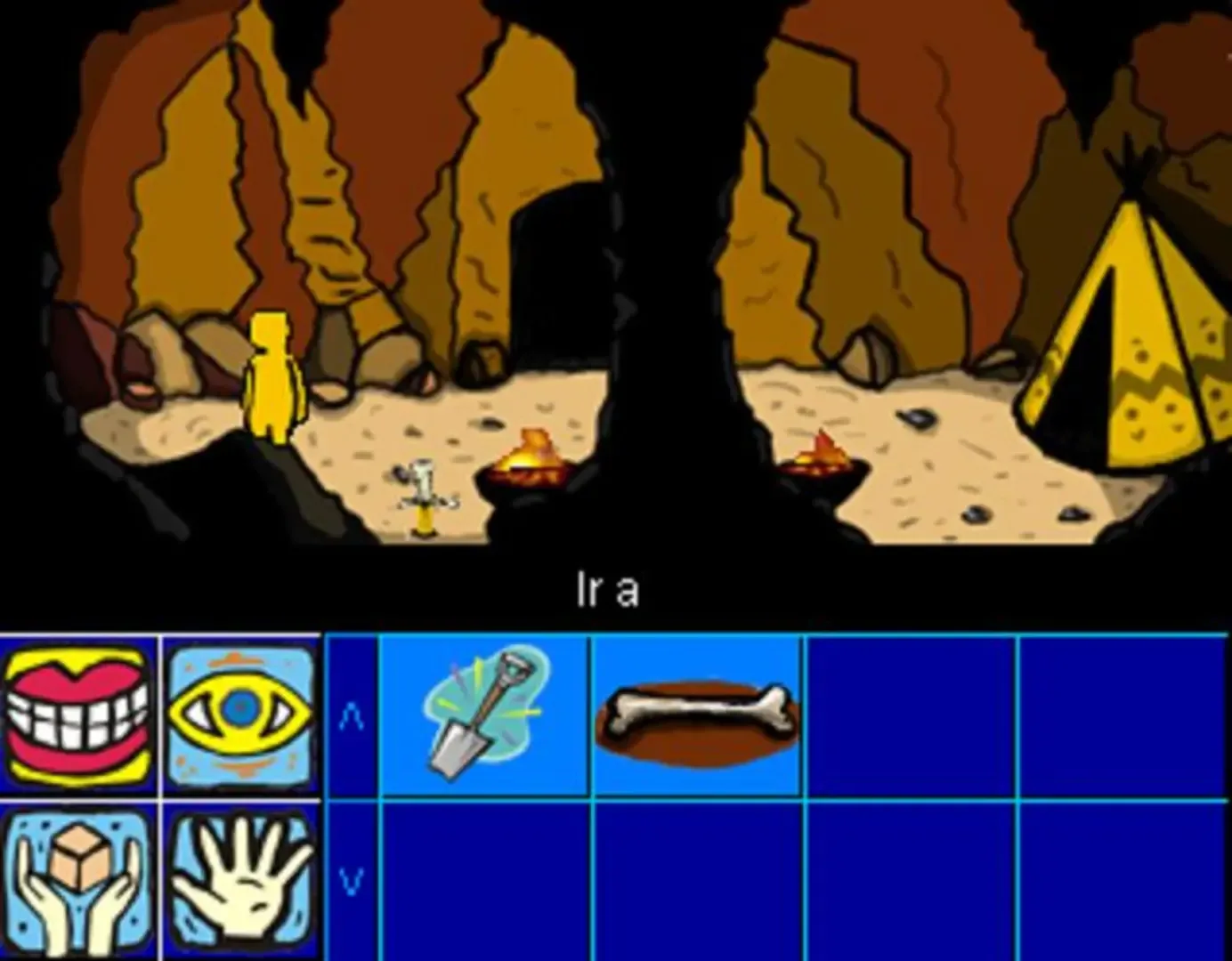Select the open hand (touch) action icon
Screen dimensions: 1232x961
tap(240, 881)
